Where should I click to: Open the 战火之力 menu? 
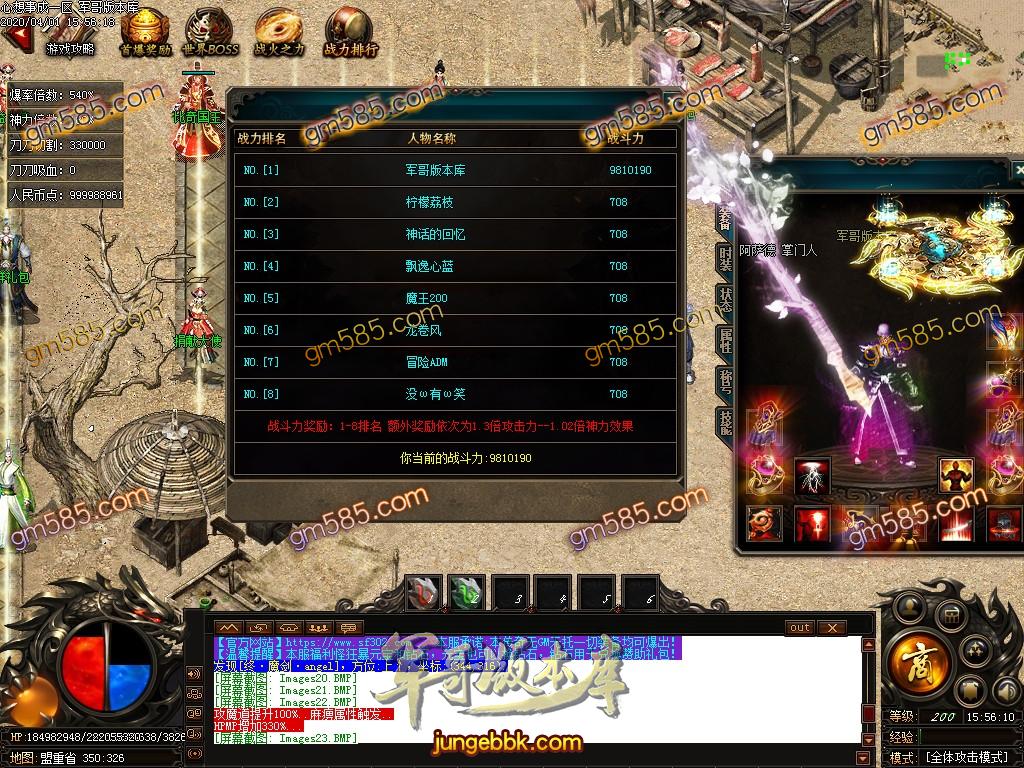point(279,33)
